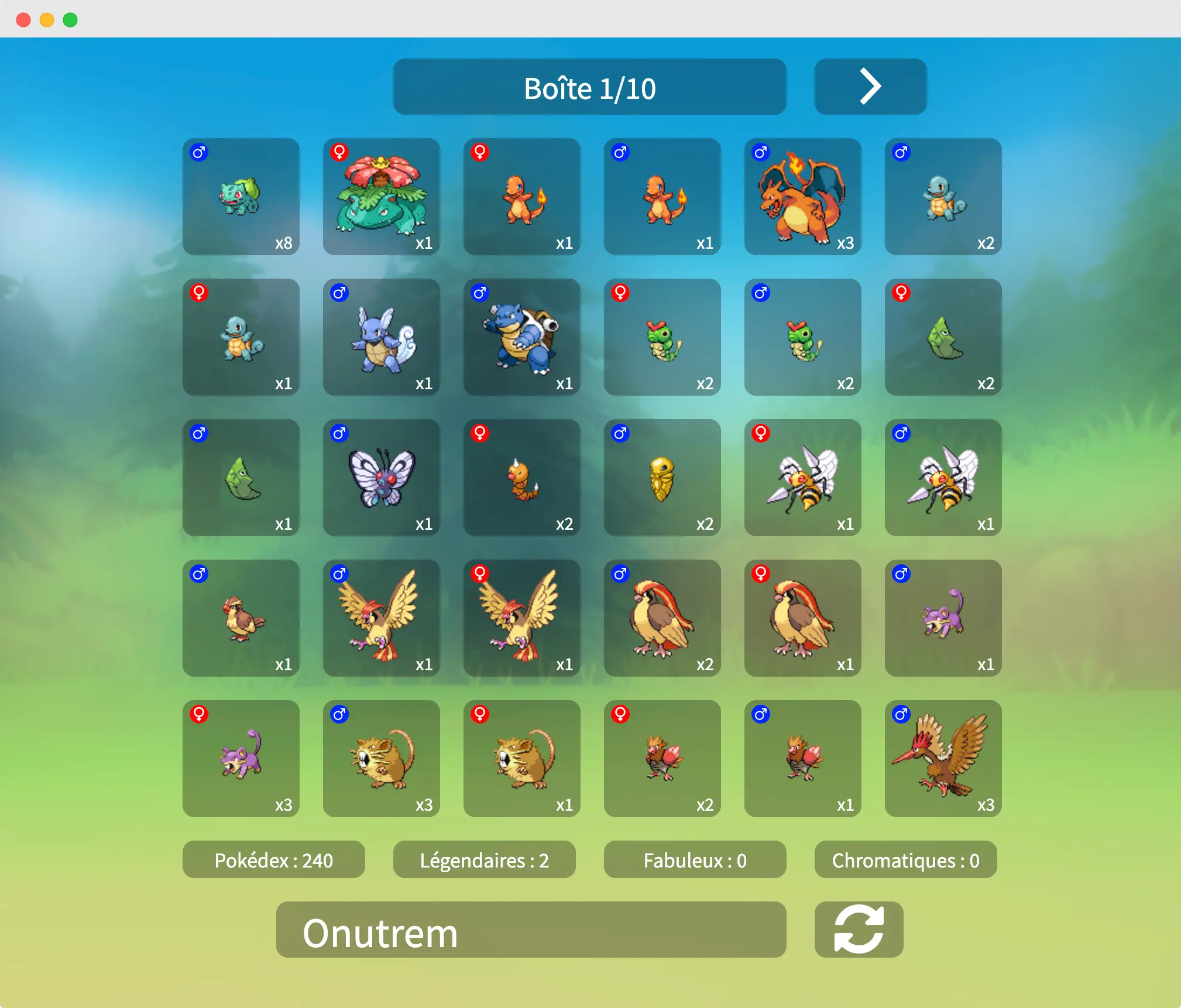Open the Fabuleux : 0 panel
The width and height of the screenshot is (1181, 1008).
695,859
